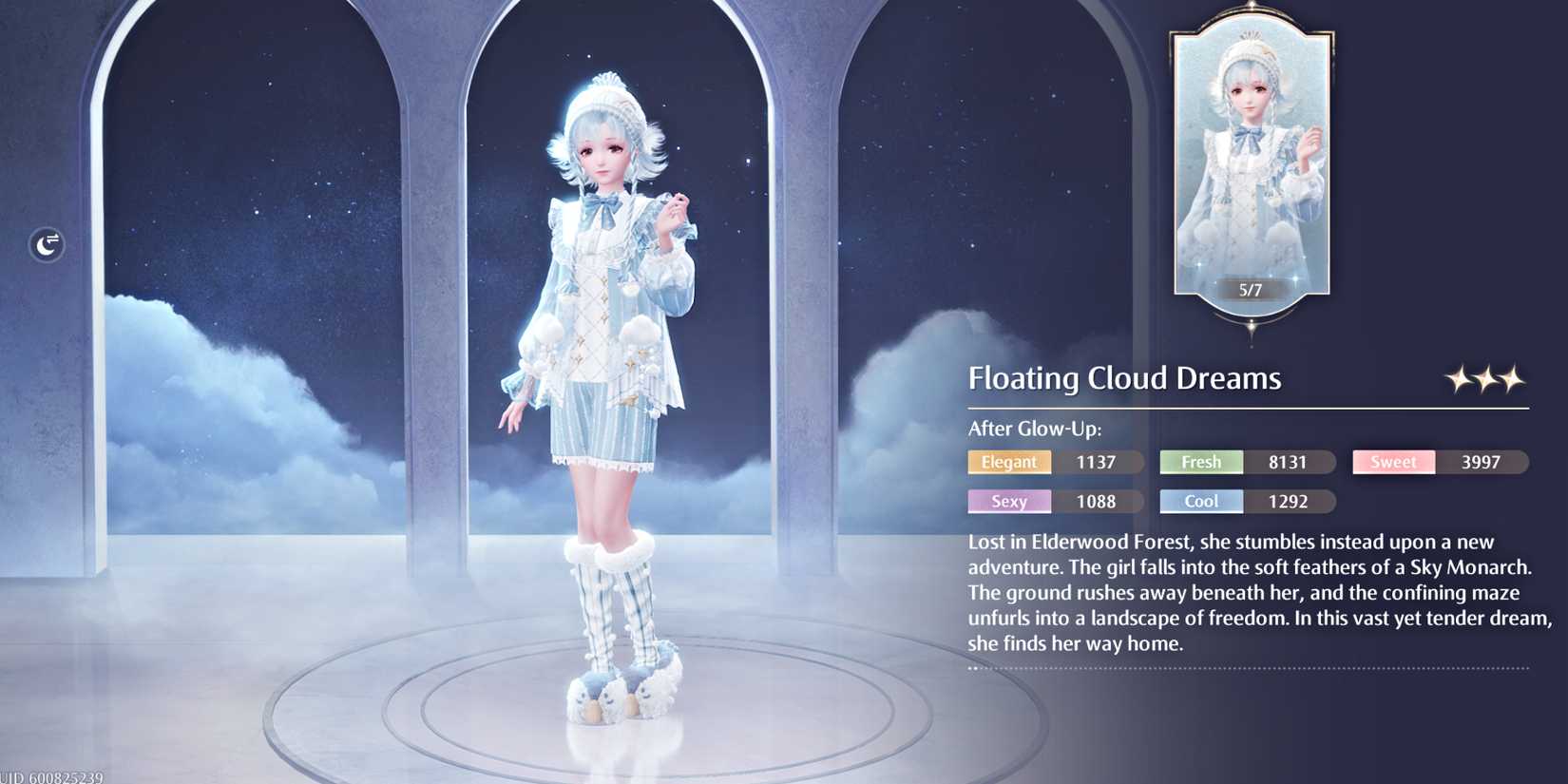This screenshot has height=784, width=1568.
Task: Open the next page via the 5/7 counter
Action: (x=1250, y=291)
